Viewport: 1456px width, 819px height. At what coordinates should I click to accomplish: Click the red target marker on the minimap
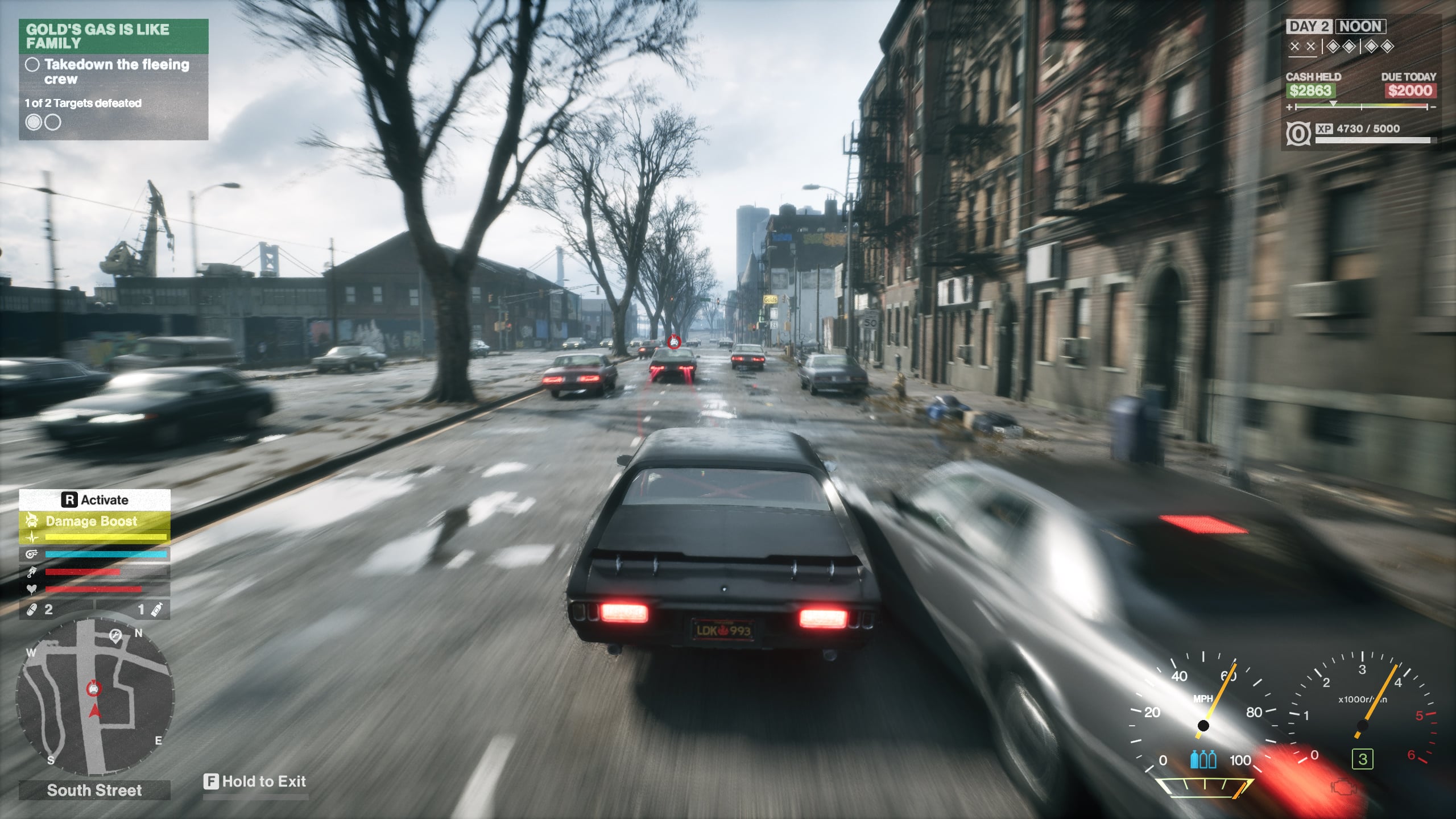94,689
